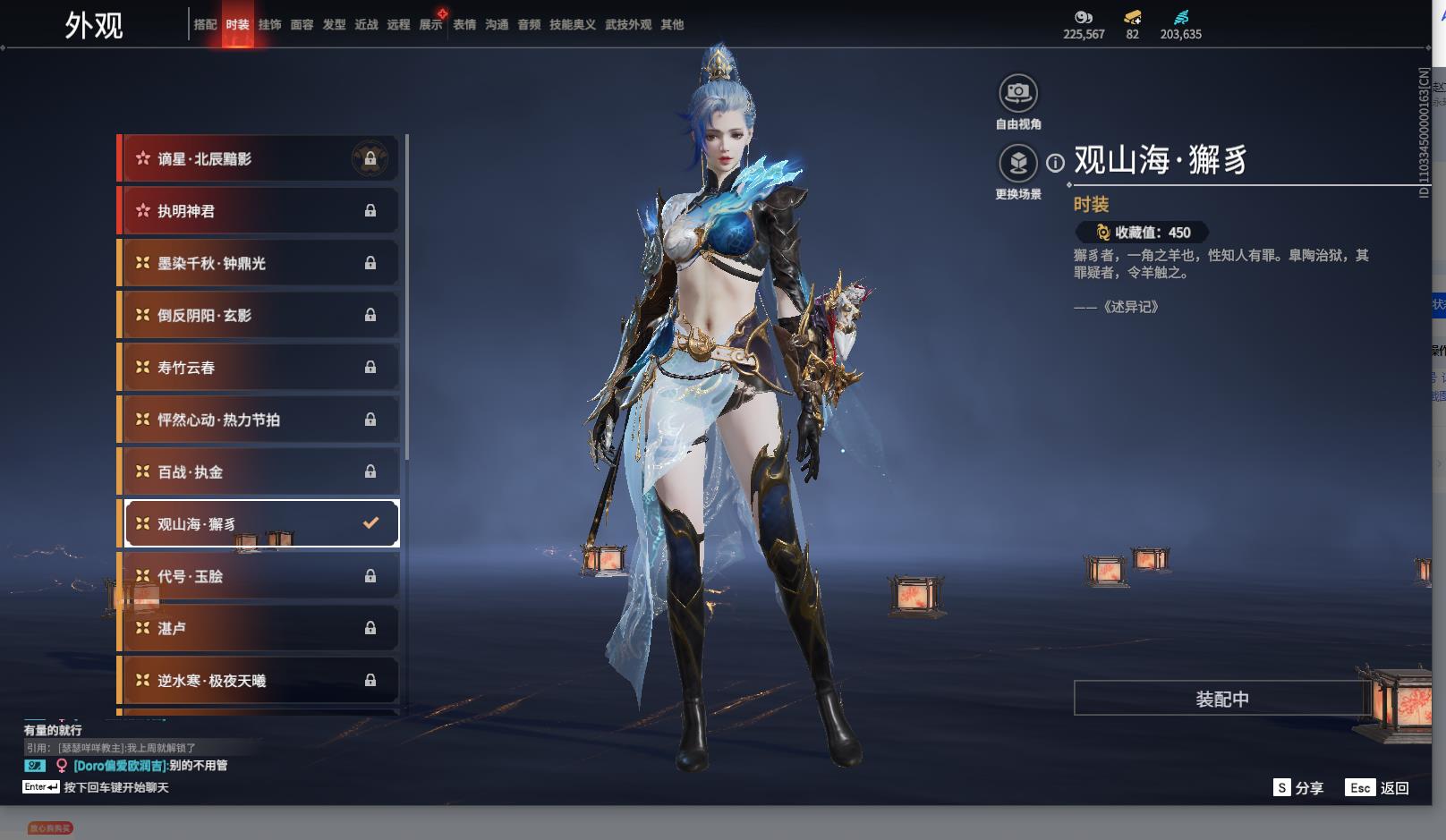Activate the 自由视角 camera icon

(1017, 93)
